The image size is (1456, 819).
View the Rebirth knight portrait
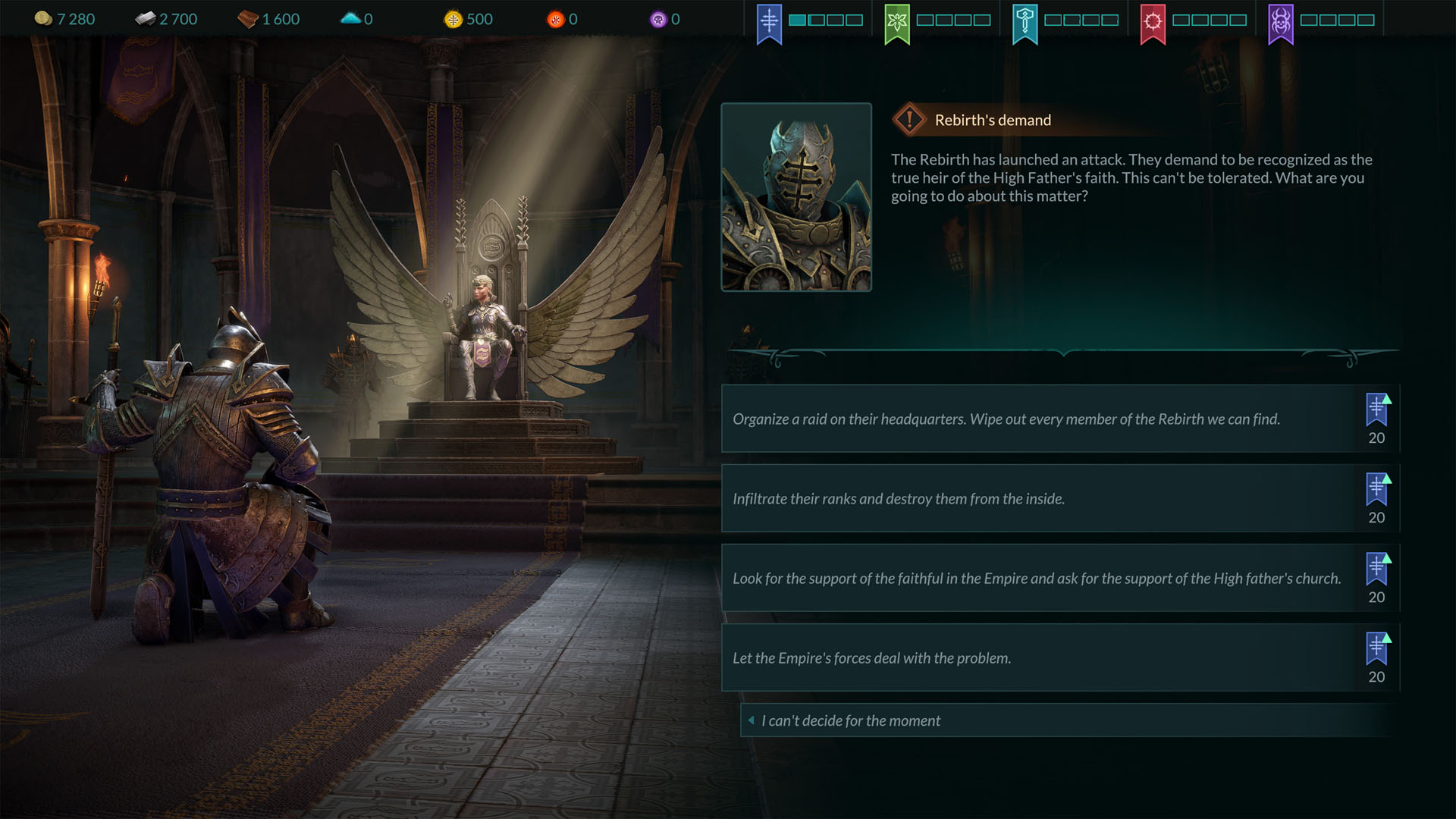click(x=796, y=197)
